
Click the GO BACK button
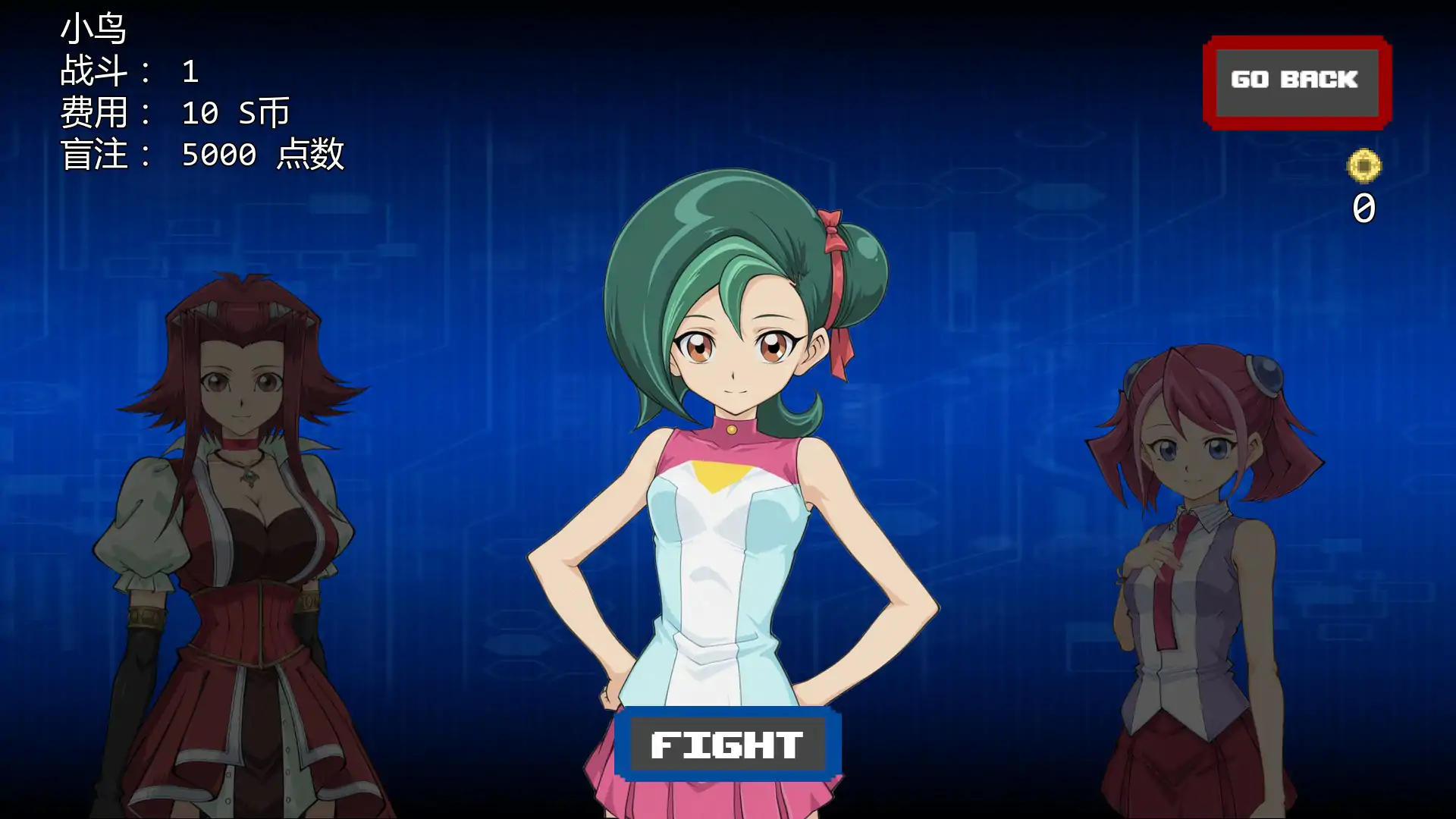(x=1296, y=81)
